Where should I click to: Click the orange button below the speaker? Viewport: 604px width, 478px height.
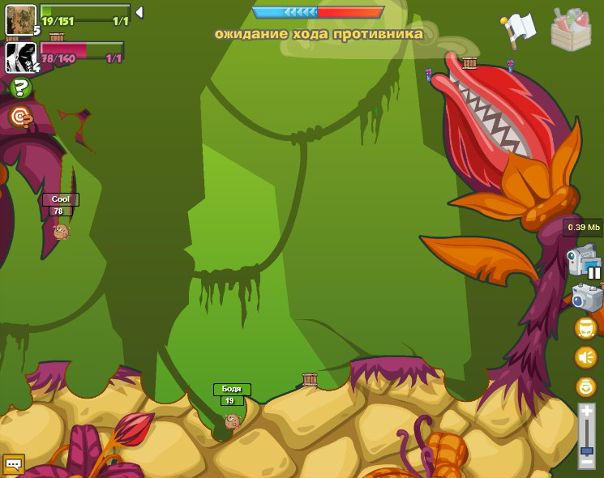[x=586, y=386]
